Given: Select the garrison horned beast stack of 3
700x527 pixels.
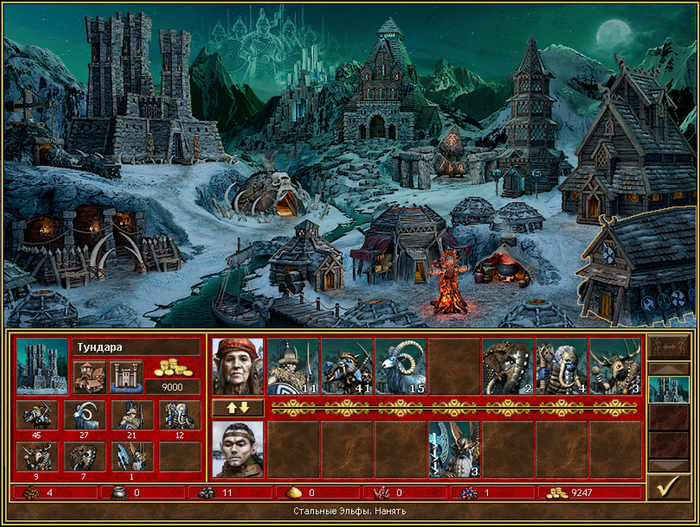Looking at the screenshot, I should click(x=615, y=366).
